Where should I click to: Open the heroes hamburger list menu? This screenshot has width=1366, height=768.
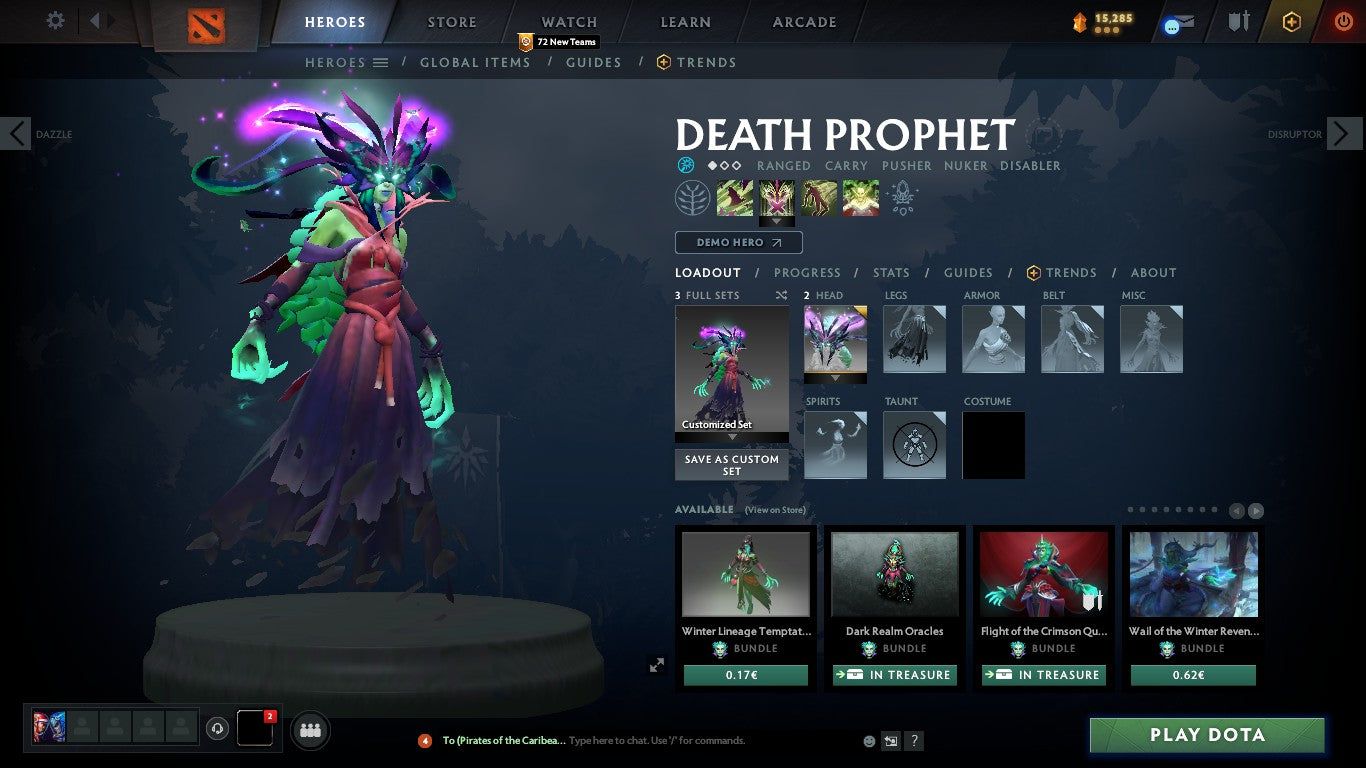pos(381,62)
